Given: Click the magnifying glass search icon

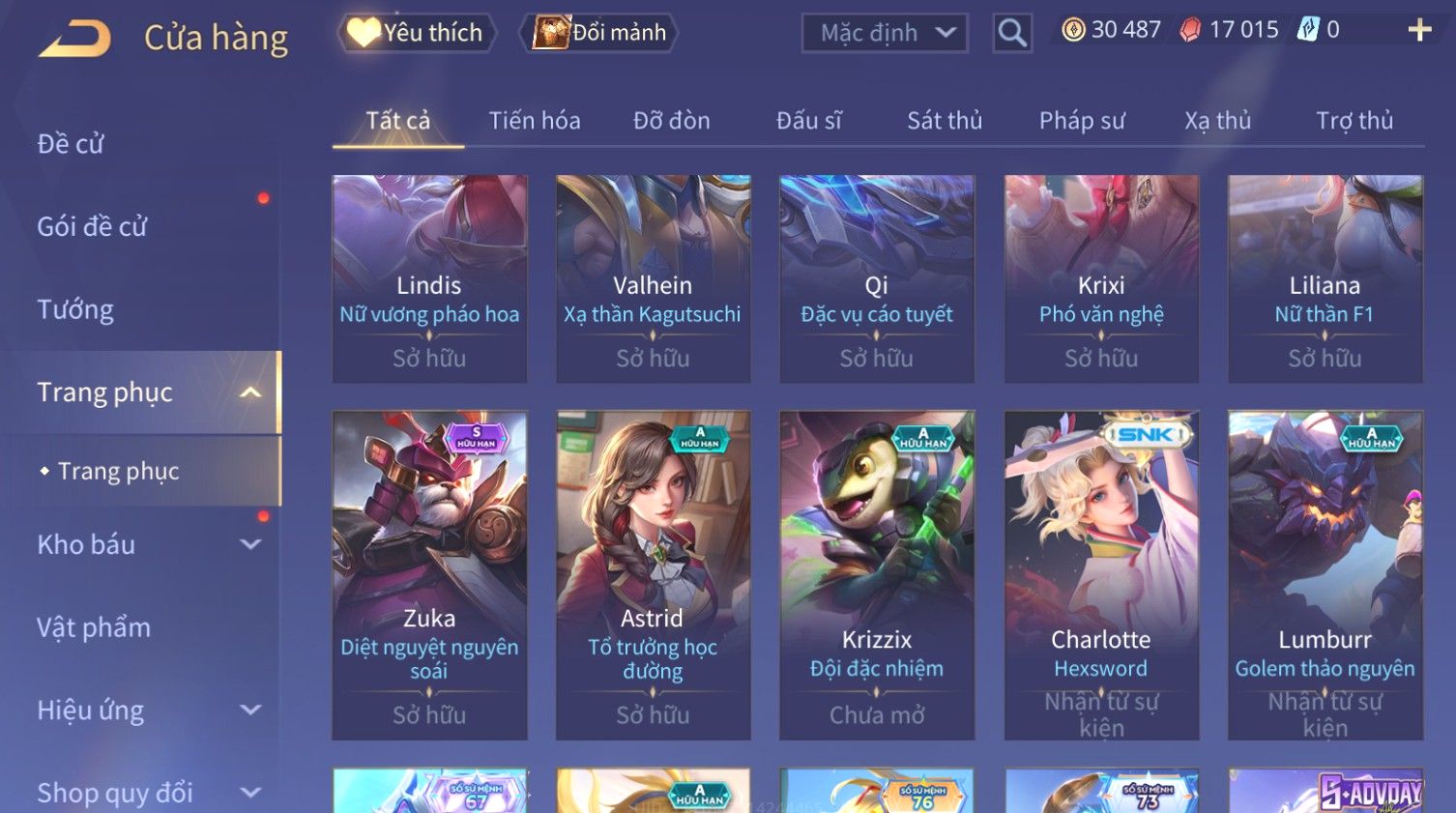Looking at the screenshot, I should 1012,33.
